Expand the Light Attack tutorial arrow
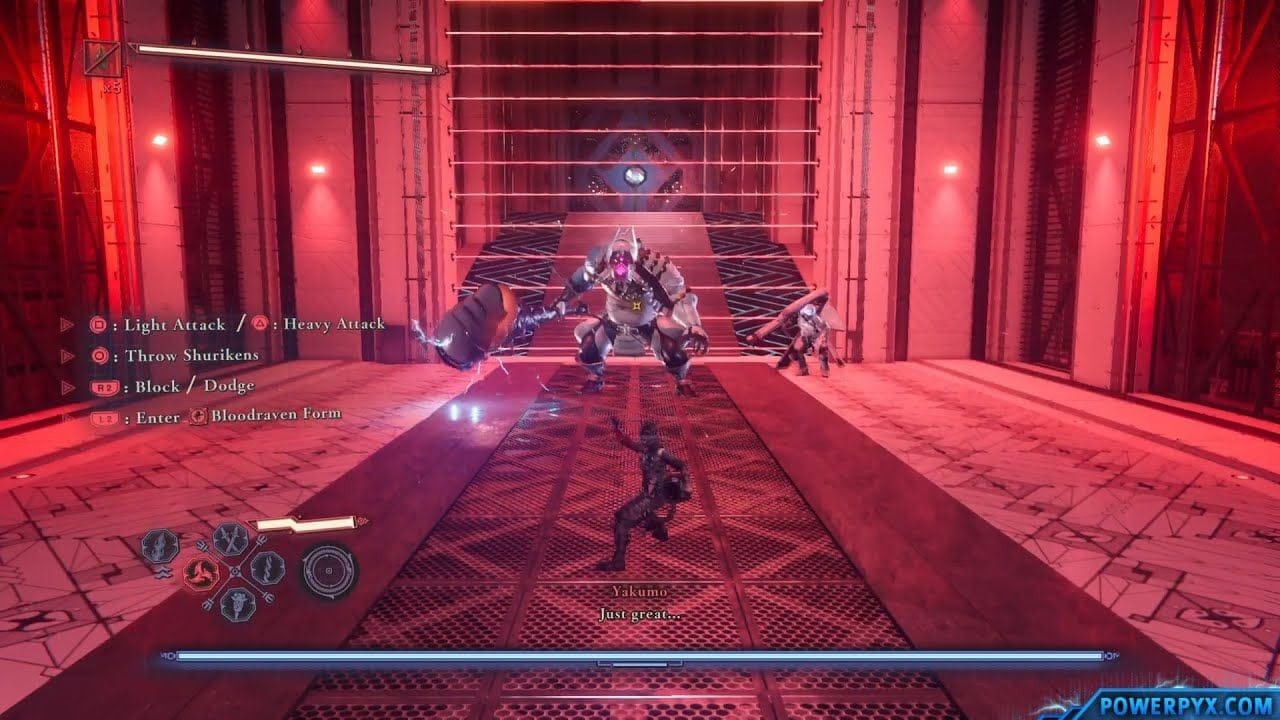1280x720 pixels. [x=65, y=322]
